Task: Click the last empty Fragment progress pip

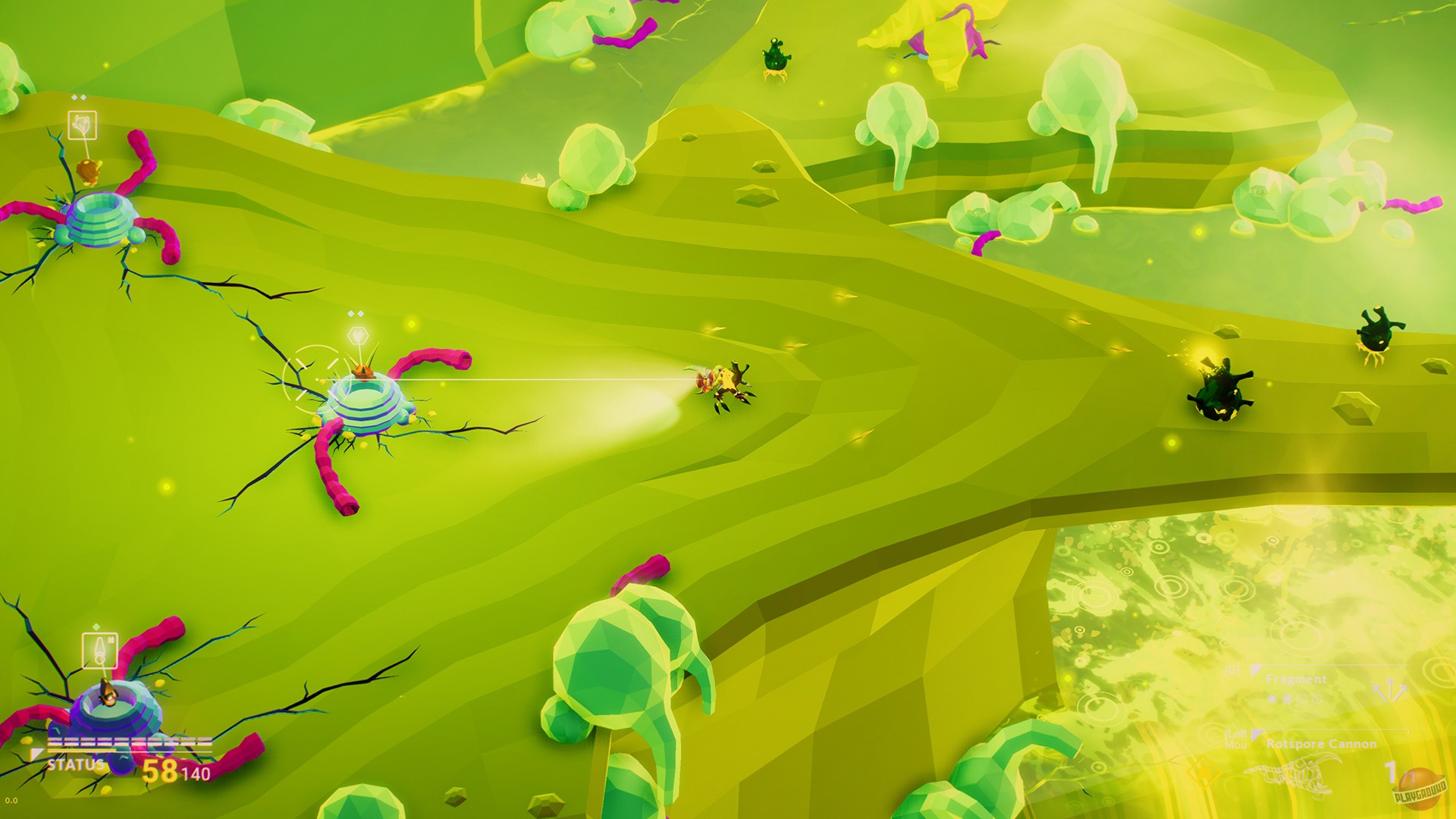Action: tap(1317, 698)
